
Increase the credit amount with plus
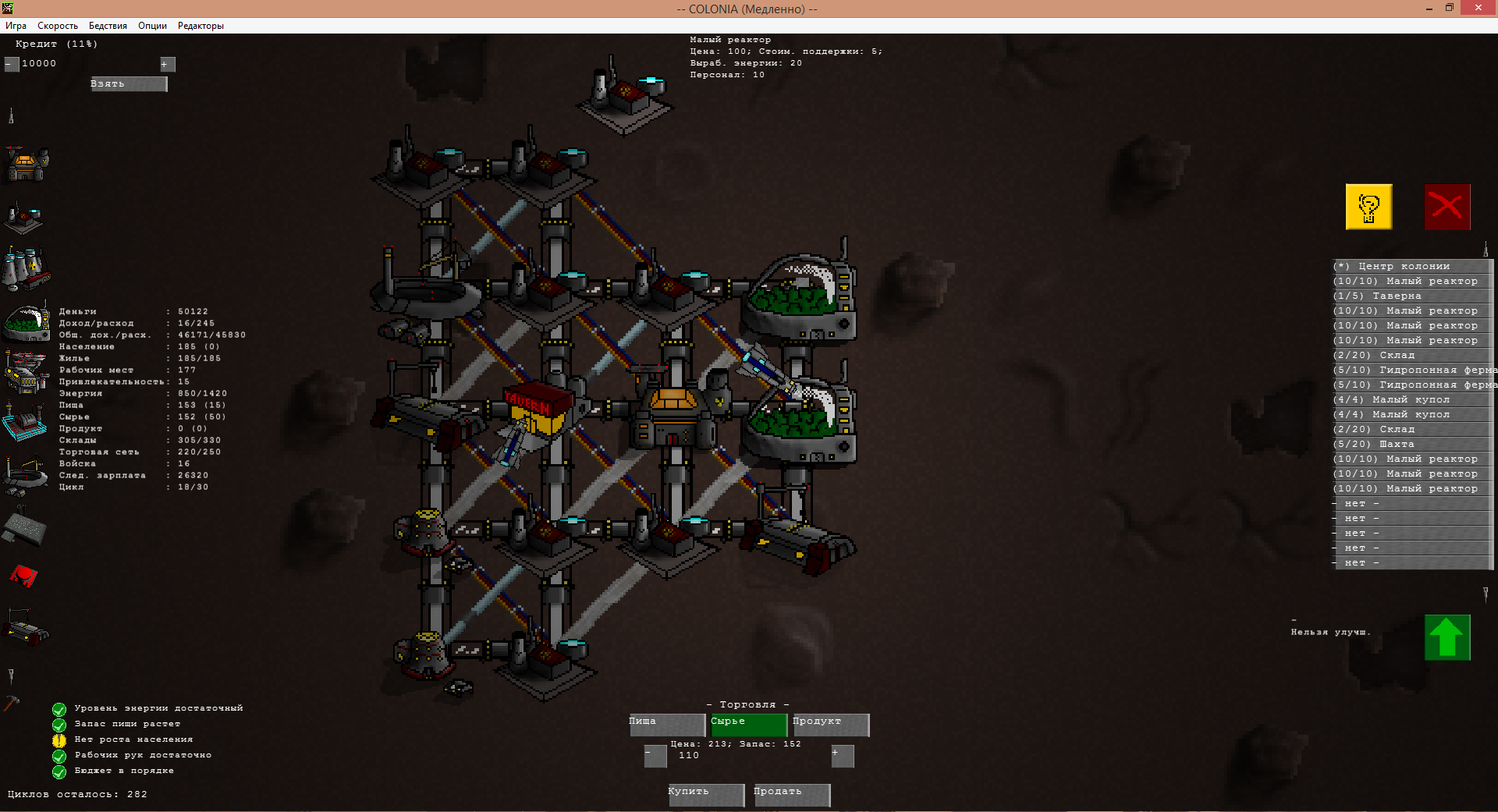coord(168,64)
